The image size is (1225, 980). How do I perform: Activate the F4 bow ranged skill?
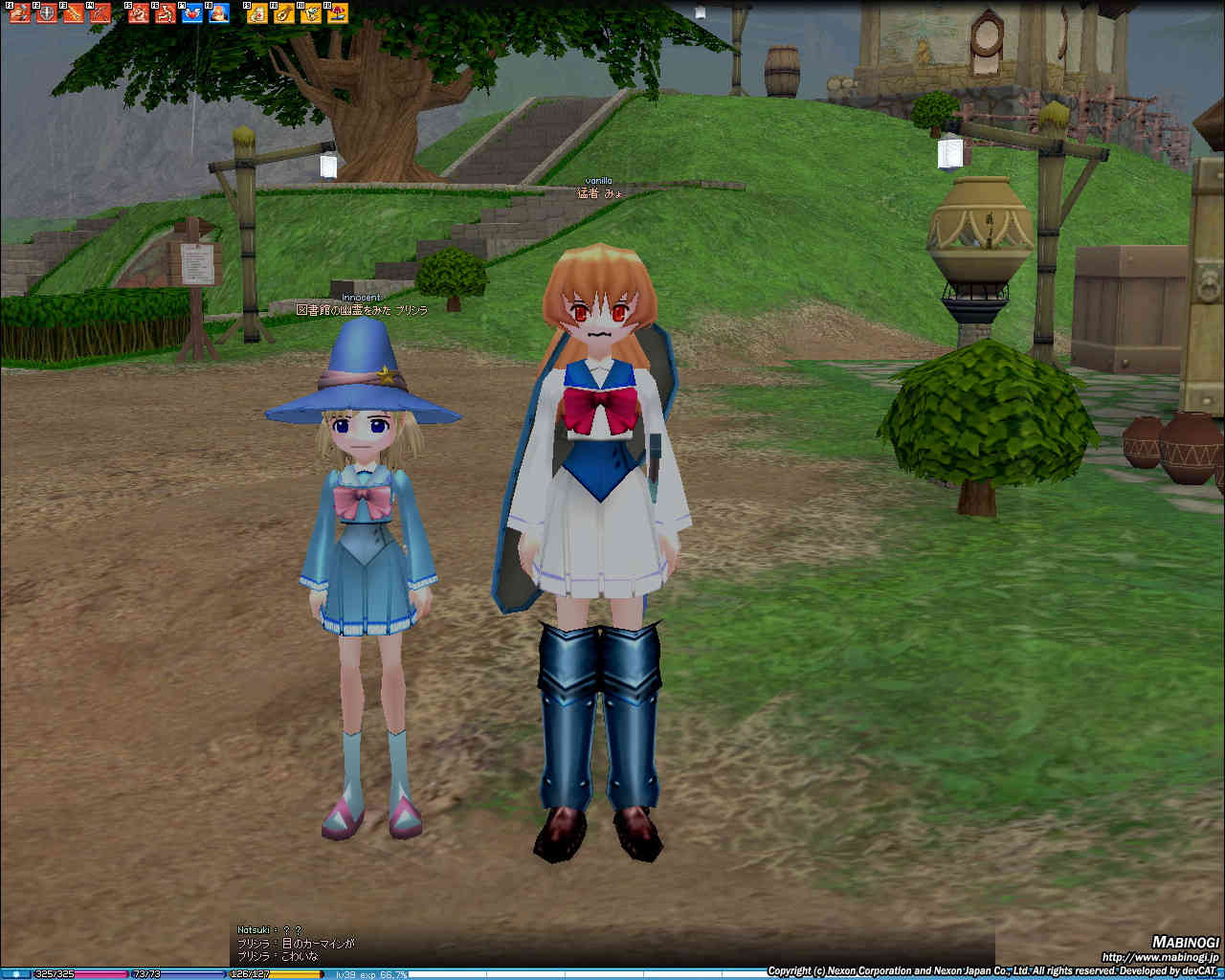pos(100,13)
